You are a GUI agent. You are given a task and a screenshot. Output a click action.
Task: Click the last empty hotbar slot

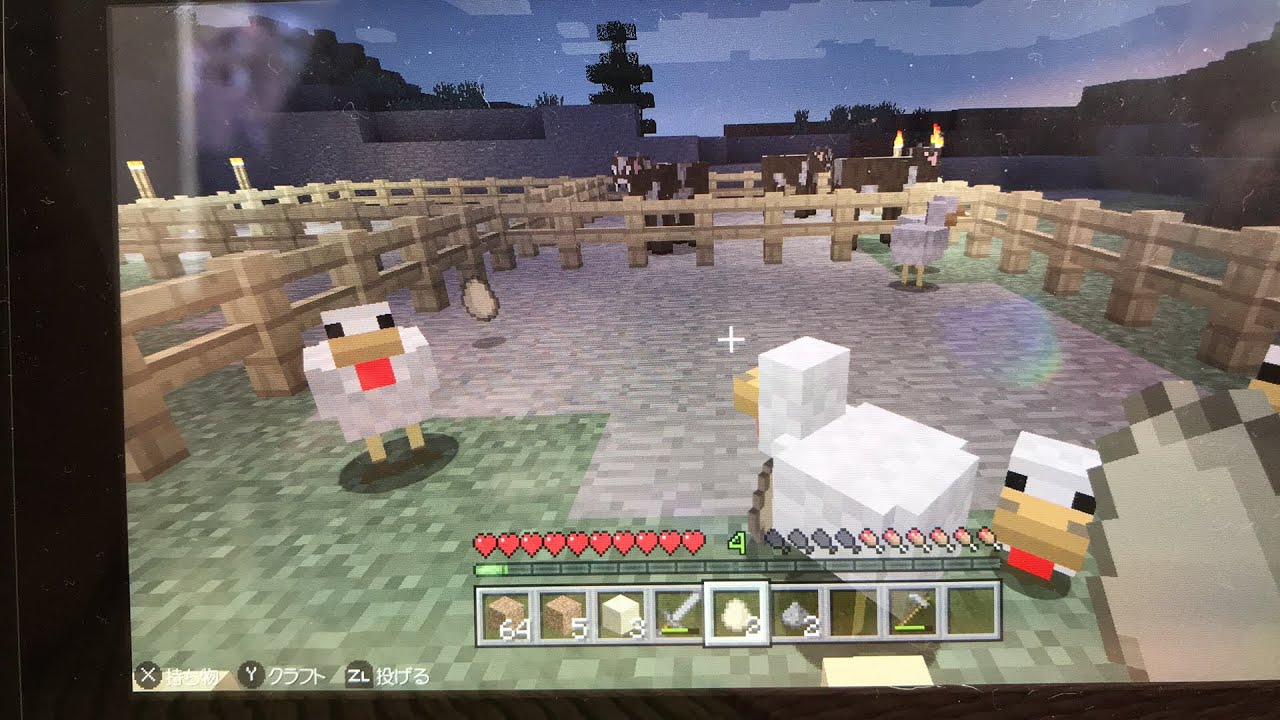[972, 613]
